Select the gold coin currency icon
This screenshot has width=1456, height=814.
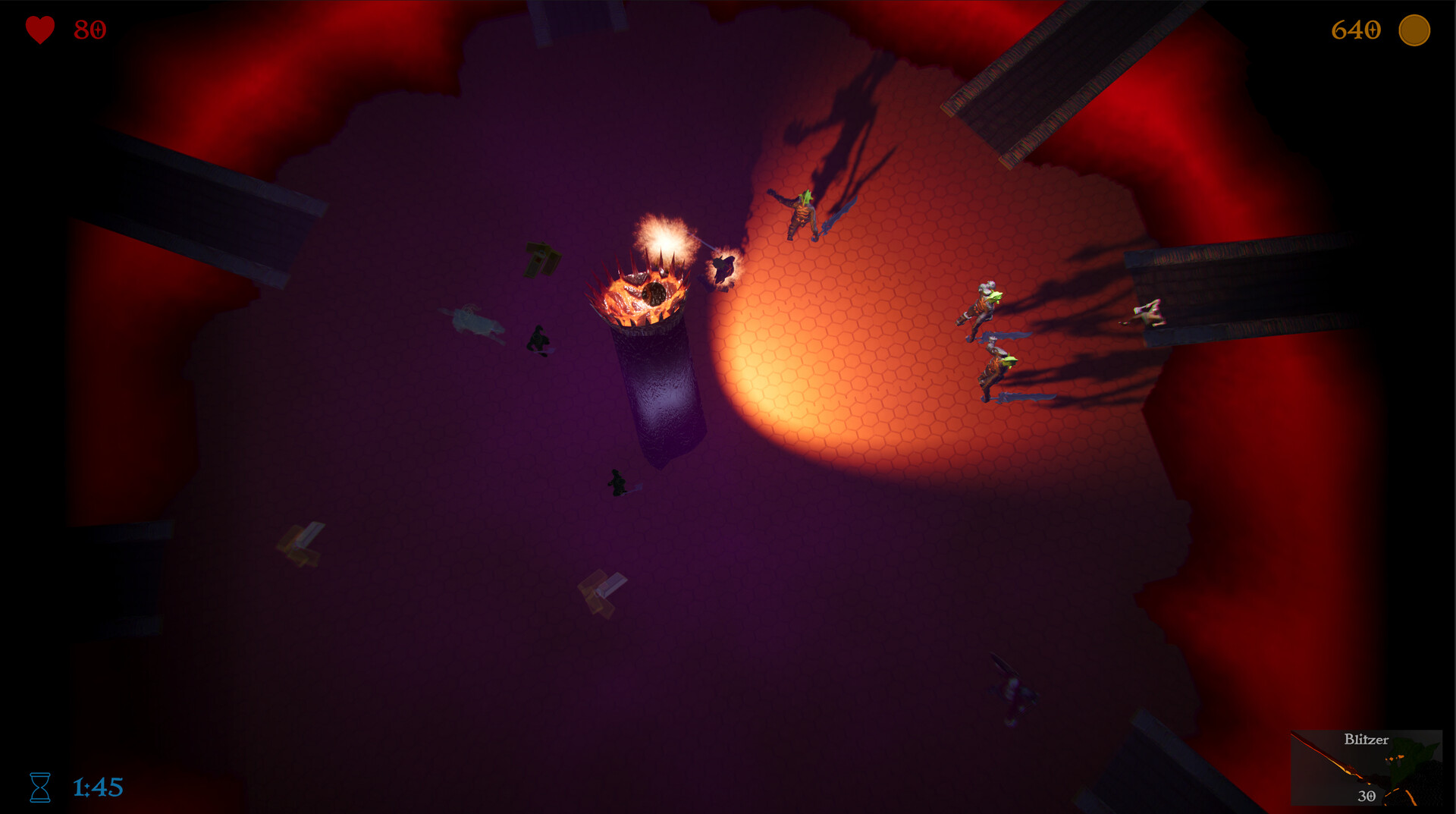[1414, 31]
